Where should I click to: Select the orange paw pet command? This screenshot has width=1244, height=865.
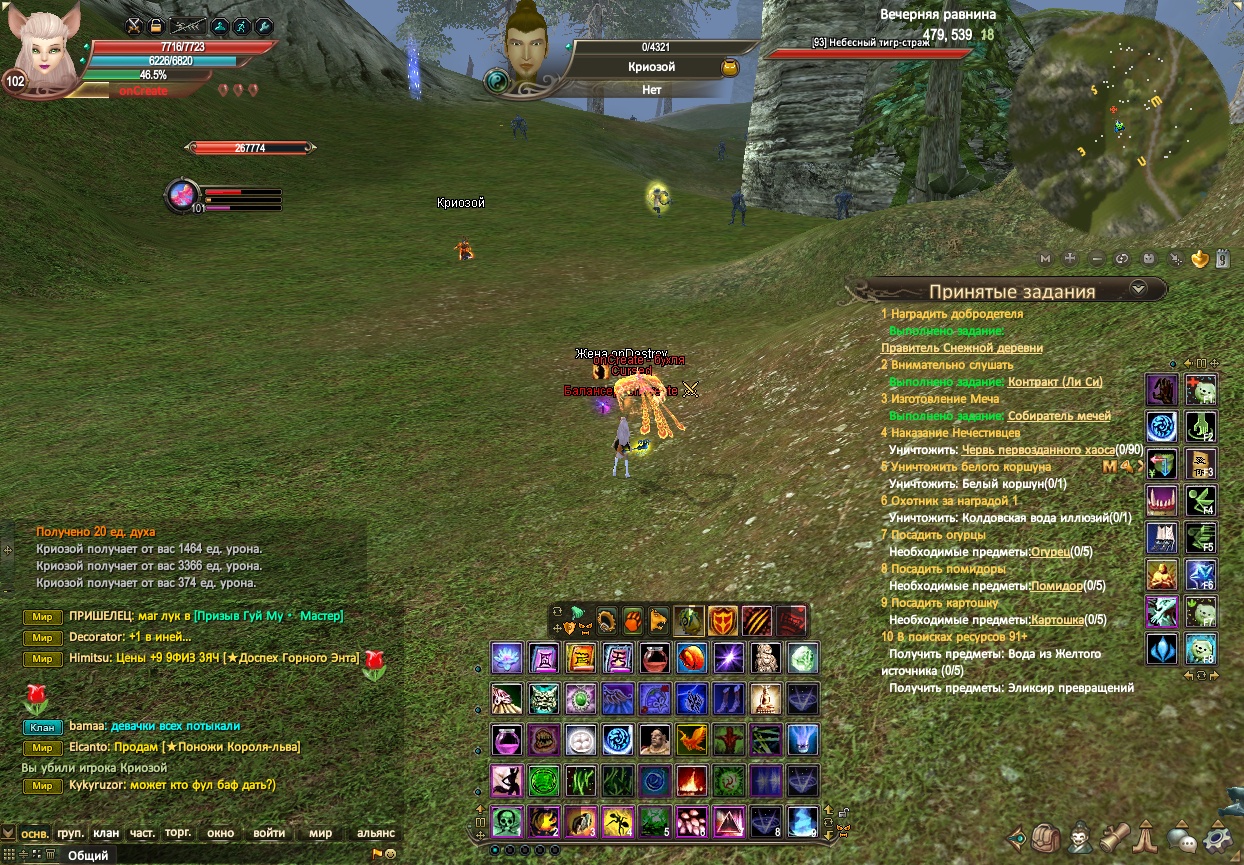(633, 619)
